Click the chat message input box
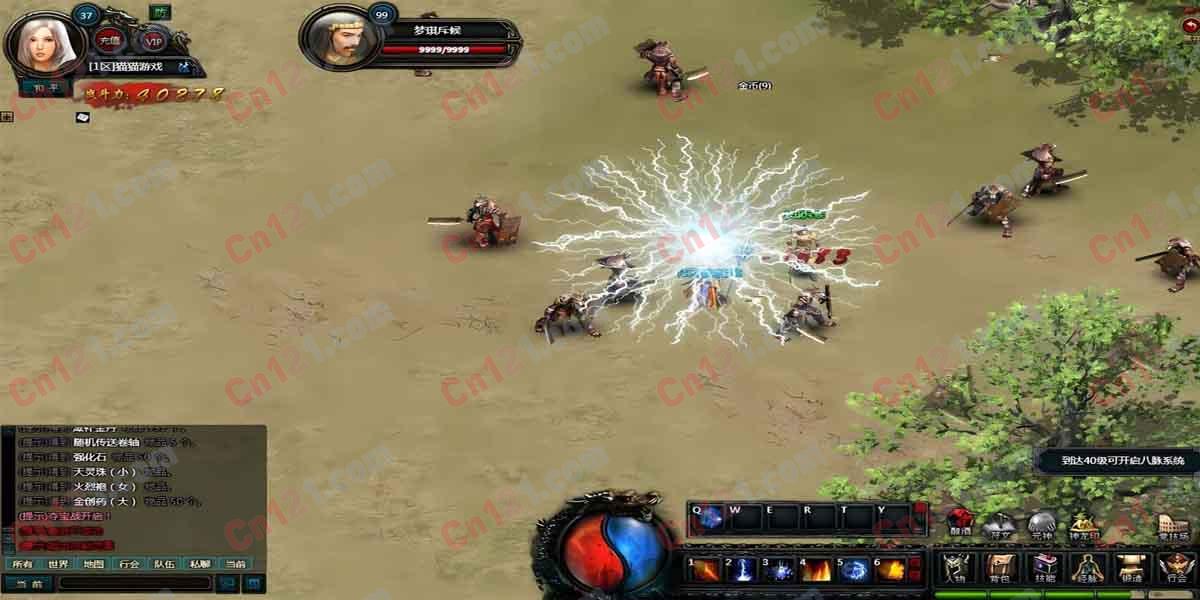Viewport: 1200px width, 600px height. [x=134, y=583]
